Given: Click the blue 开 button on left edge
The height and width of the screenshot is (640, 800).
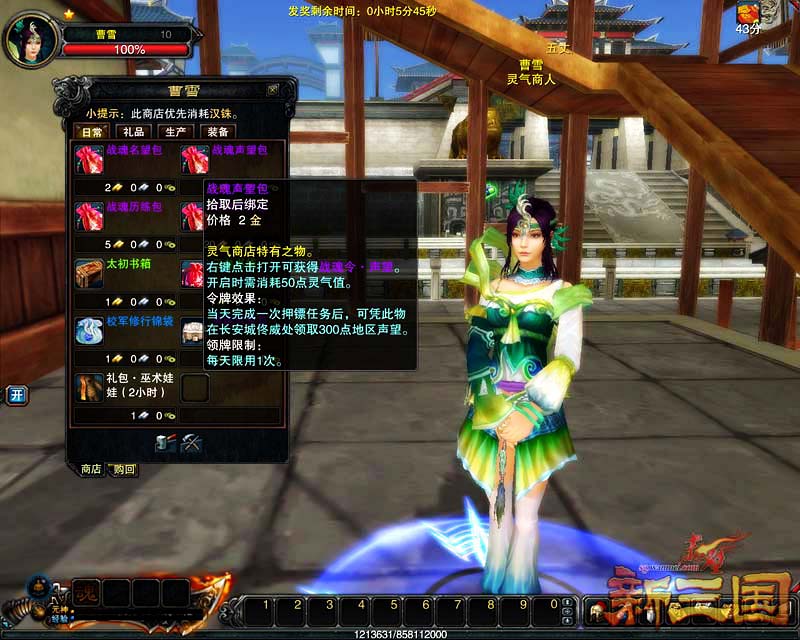Looking at the screenshot, I should [16, 394].
